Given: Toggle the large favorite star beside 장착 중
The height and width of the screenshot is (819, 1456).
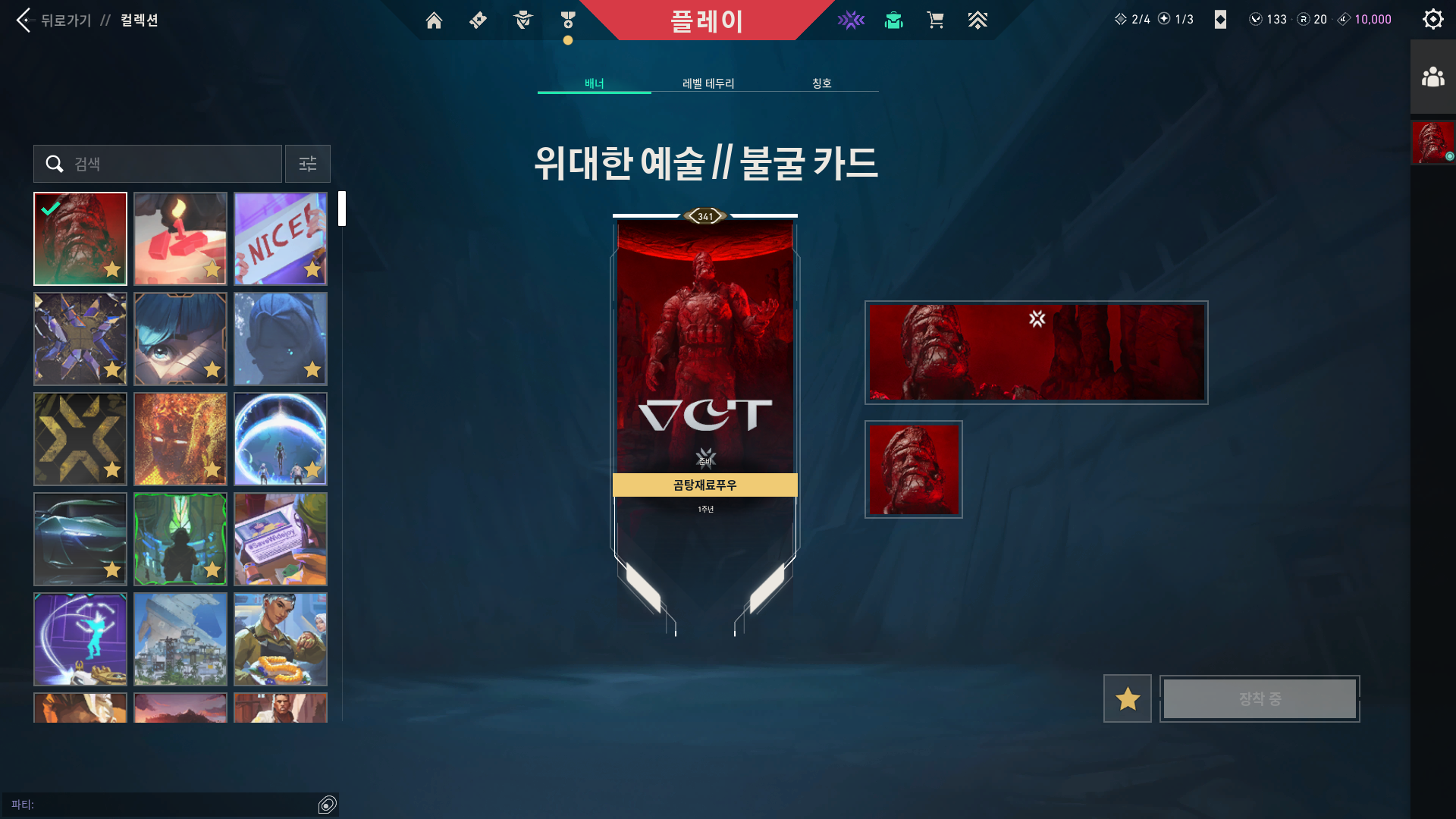Looking at the screenshot, I should tap(1127, 698).
